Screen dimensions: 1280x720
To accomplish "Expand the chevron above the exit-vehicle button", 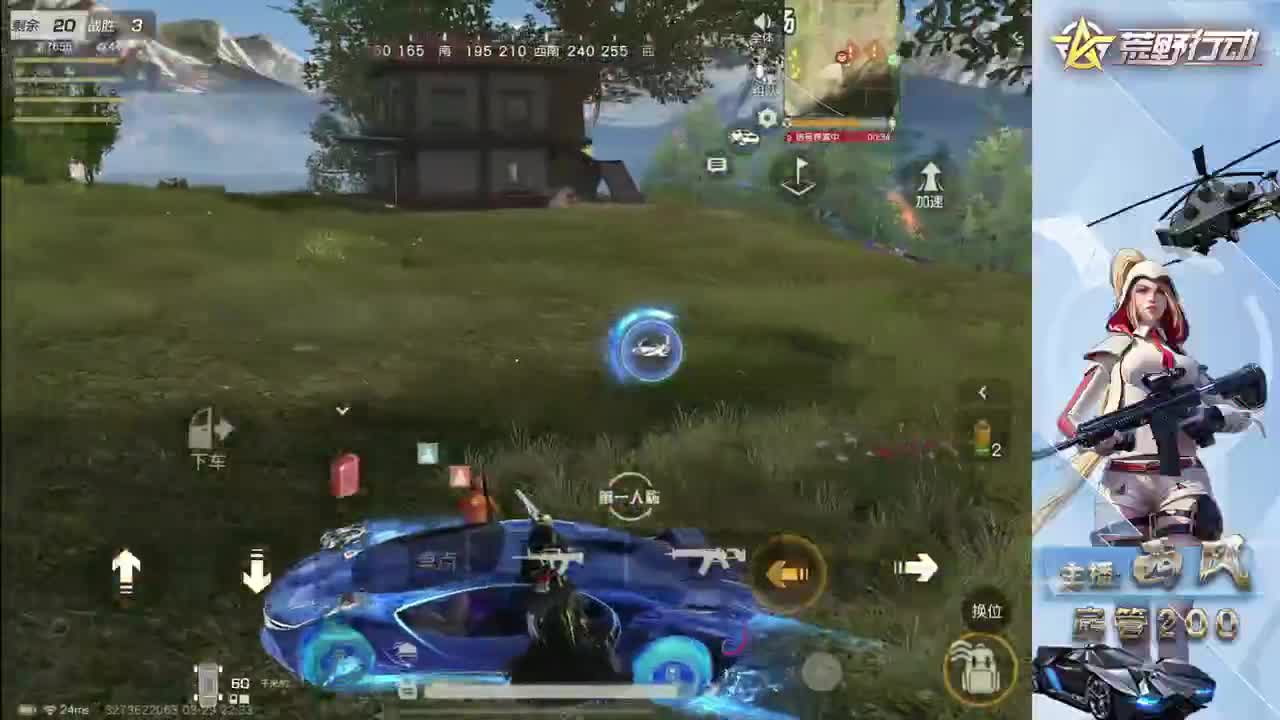I will (343, 410).
